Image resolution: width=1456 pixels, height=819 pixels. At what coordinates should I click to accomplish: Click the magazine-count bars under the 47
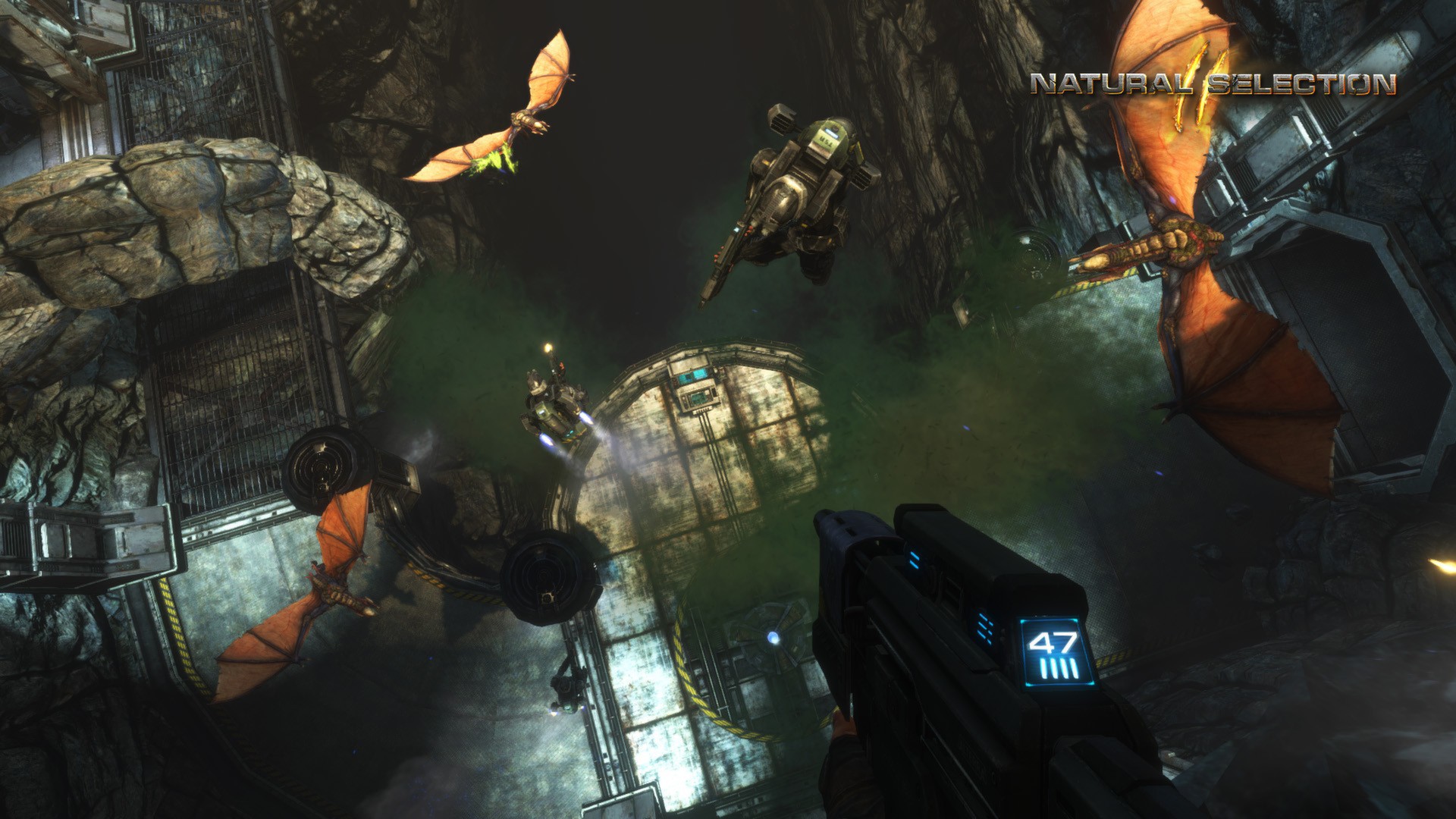point(1059,667)
